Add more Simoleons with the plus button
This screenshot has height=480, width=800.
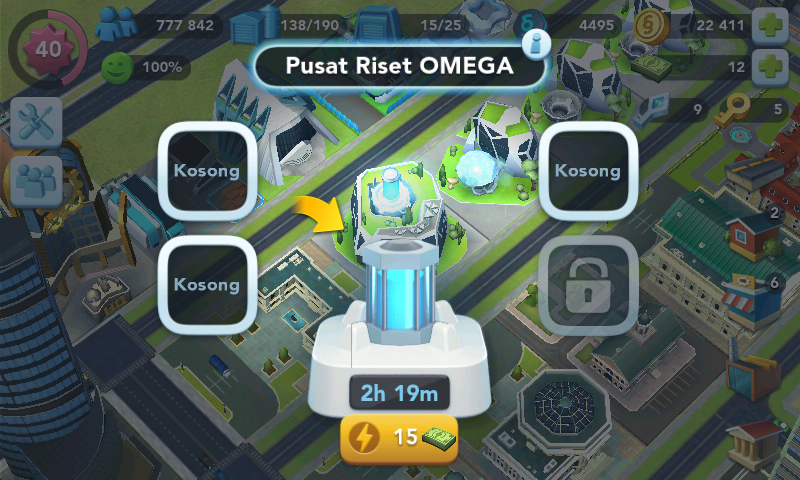coord(769,25)
